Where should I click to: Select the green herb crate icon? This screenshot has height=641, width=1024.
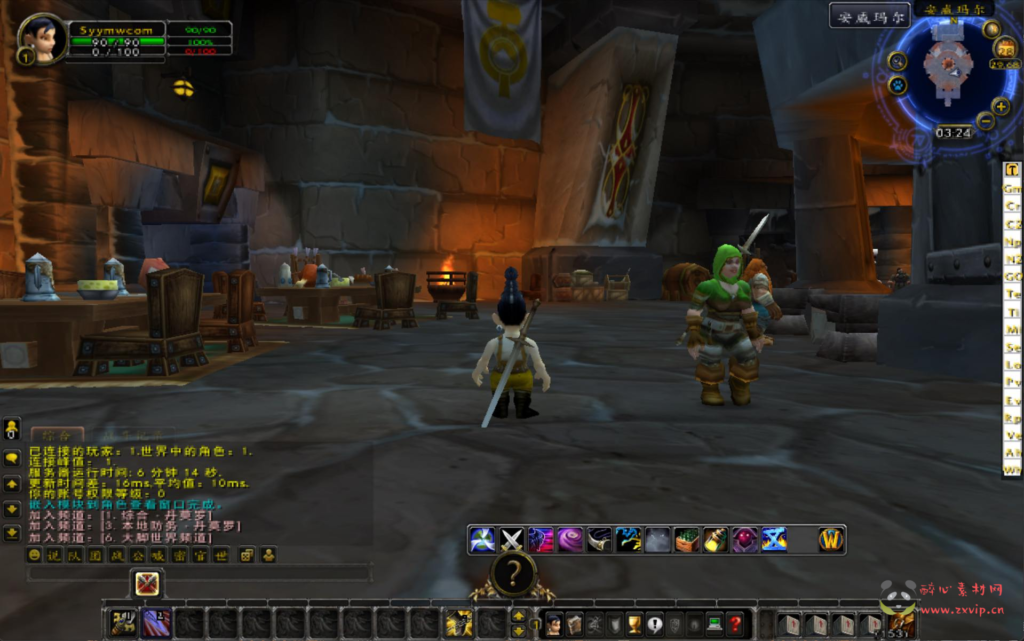click(x=687, y=540)
